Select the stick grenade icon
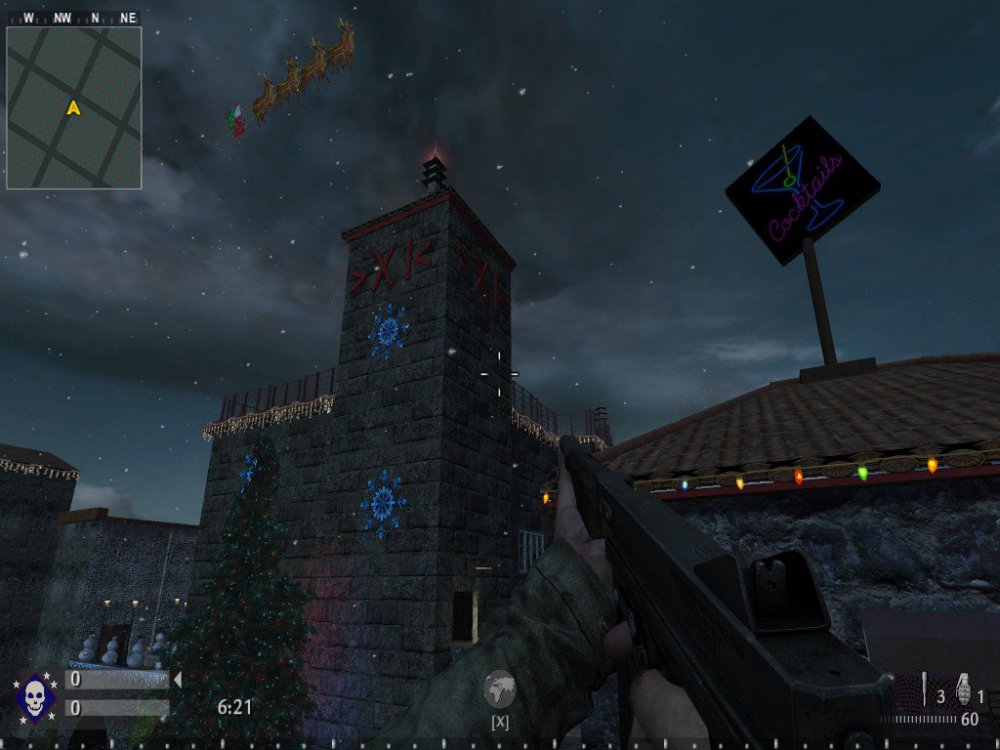 click(x=925, y=690)
